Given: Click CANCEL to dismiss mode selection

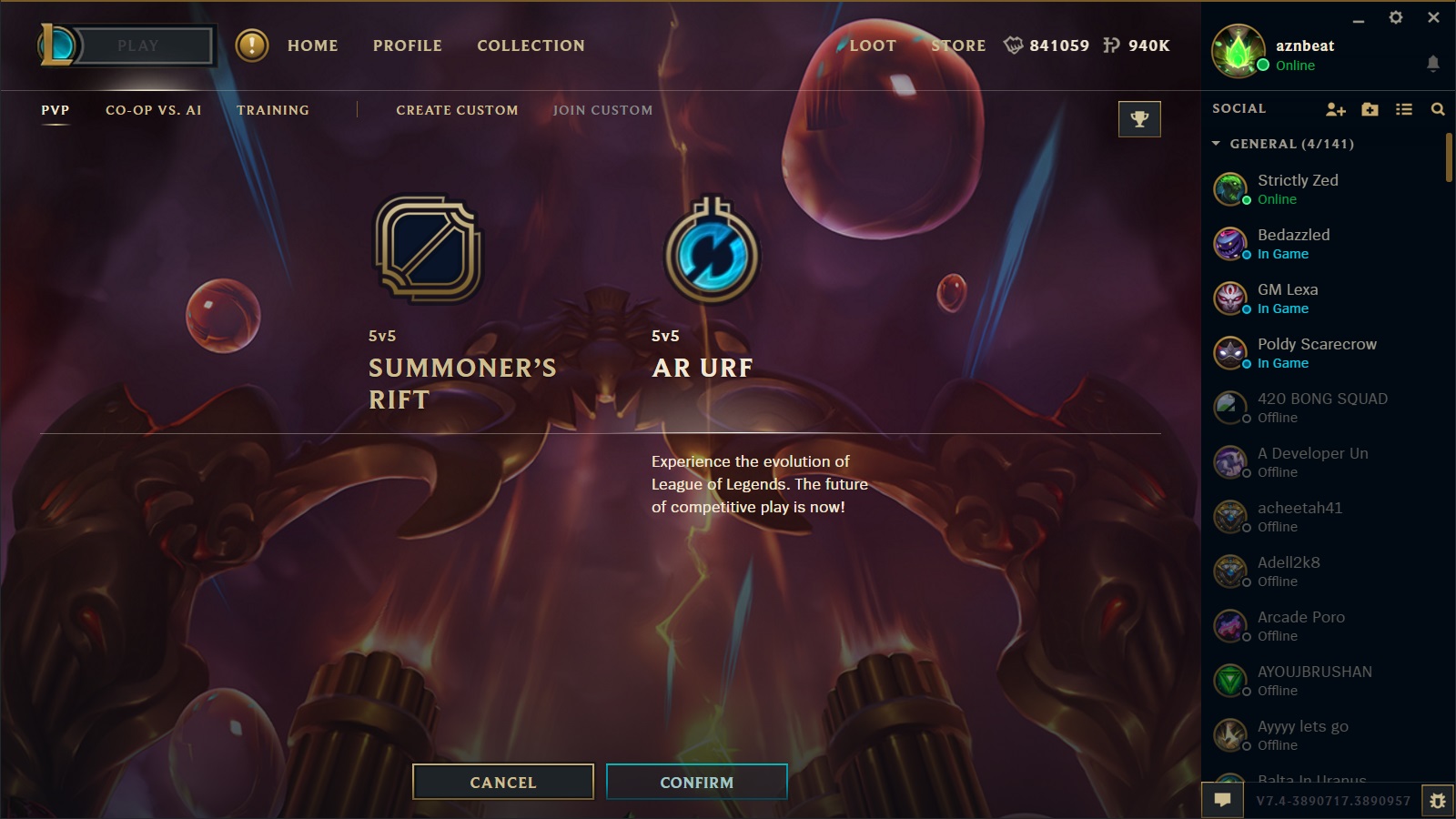Looking at the screenshot, I should pos(502,782).
